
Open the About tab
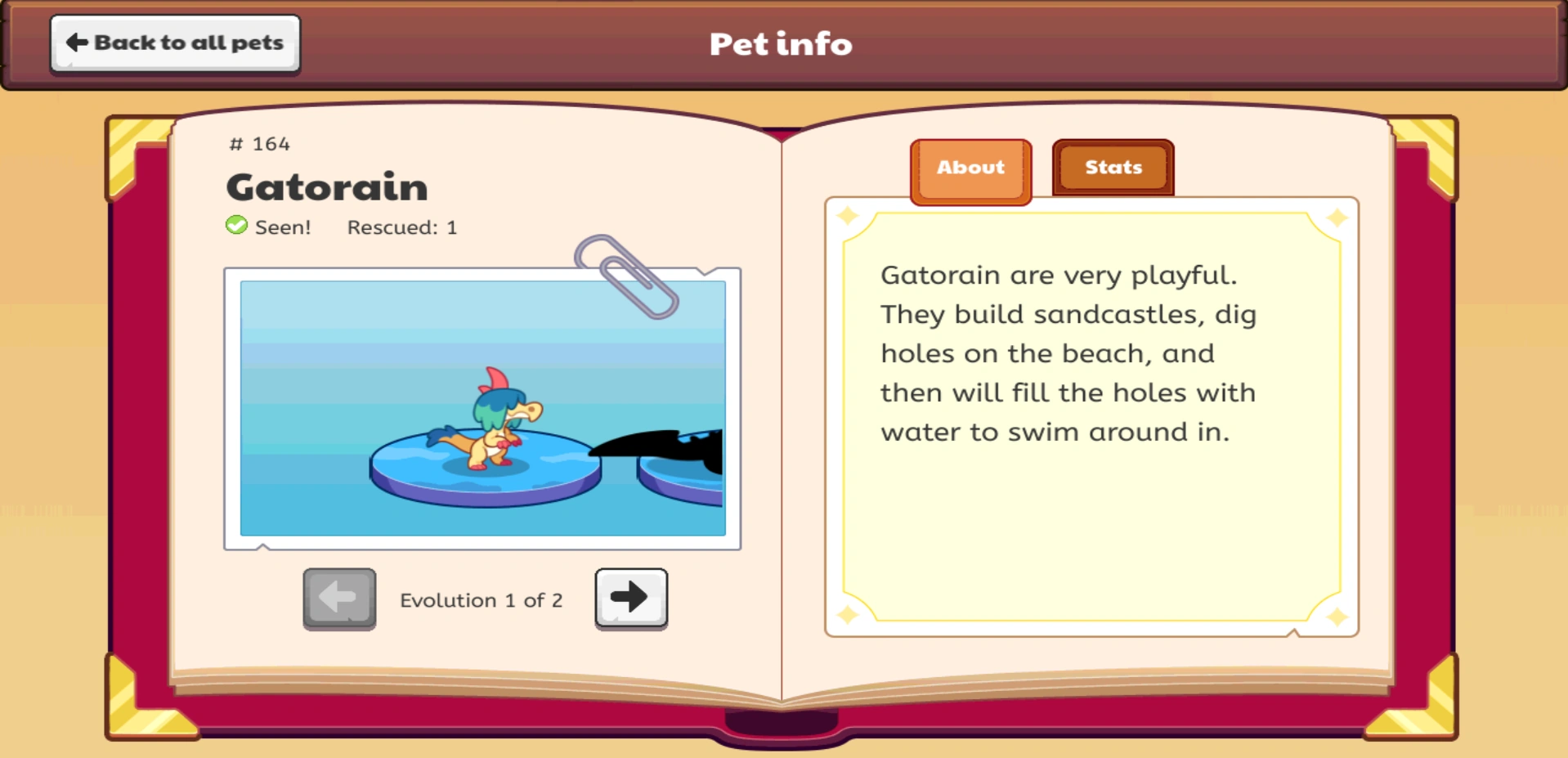970,168
